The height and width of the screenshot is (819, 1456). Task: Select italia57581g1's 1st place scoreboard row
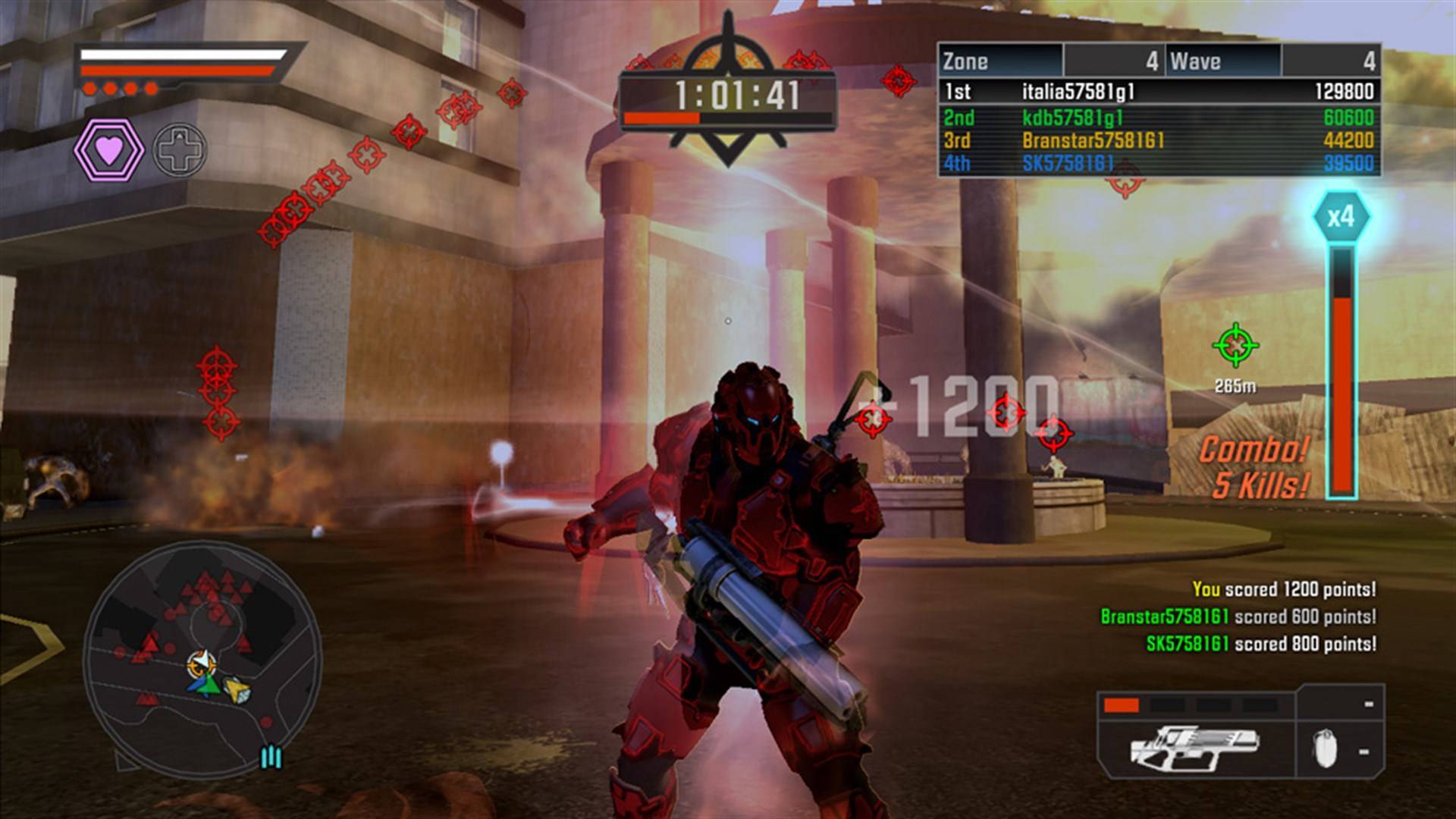[1158, 92]
